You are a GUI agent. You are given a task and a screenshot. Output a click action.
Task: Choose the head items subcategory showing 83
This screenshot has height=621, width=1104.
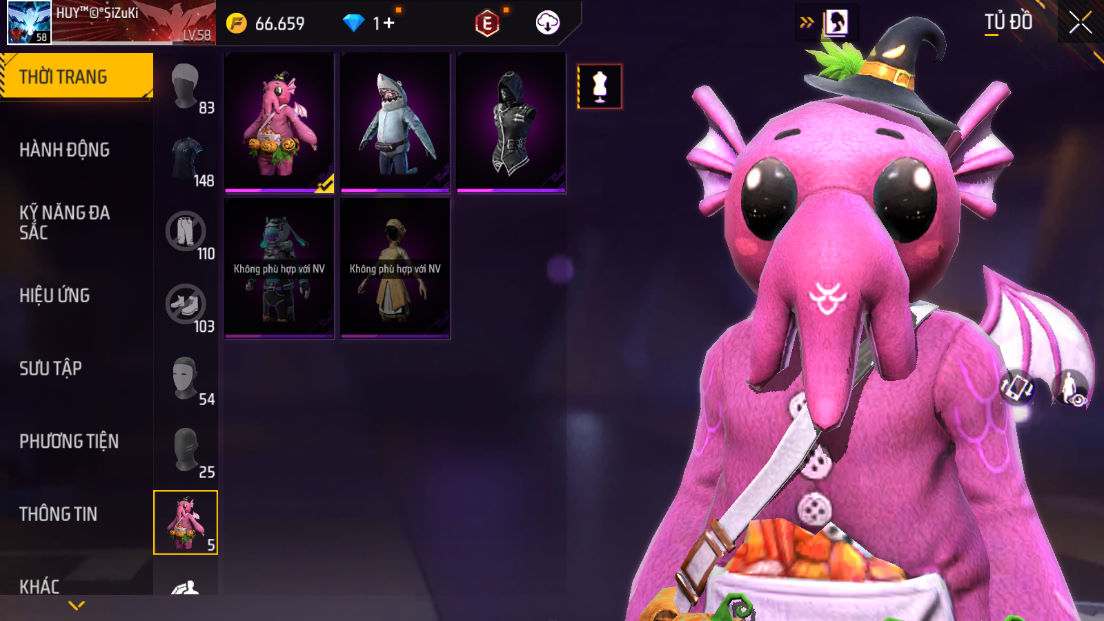tap(186, 87)
